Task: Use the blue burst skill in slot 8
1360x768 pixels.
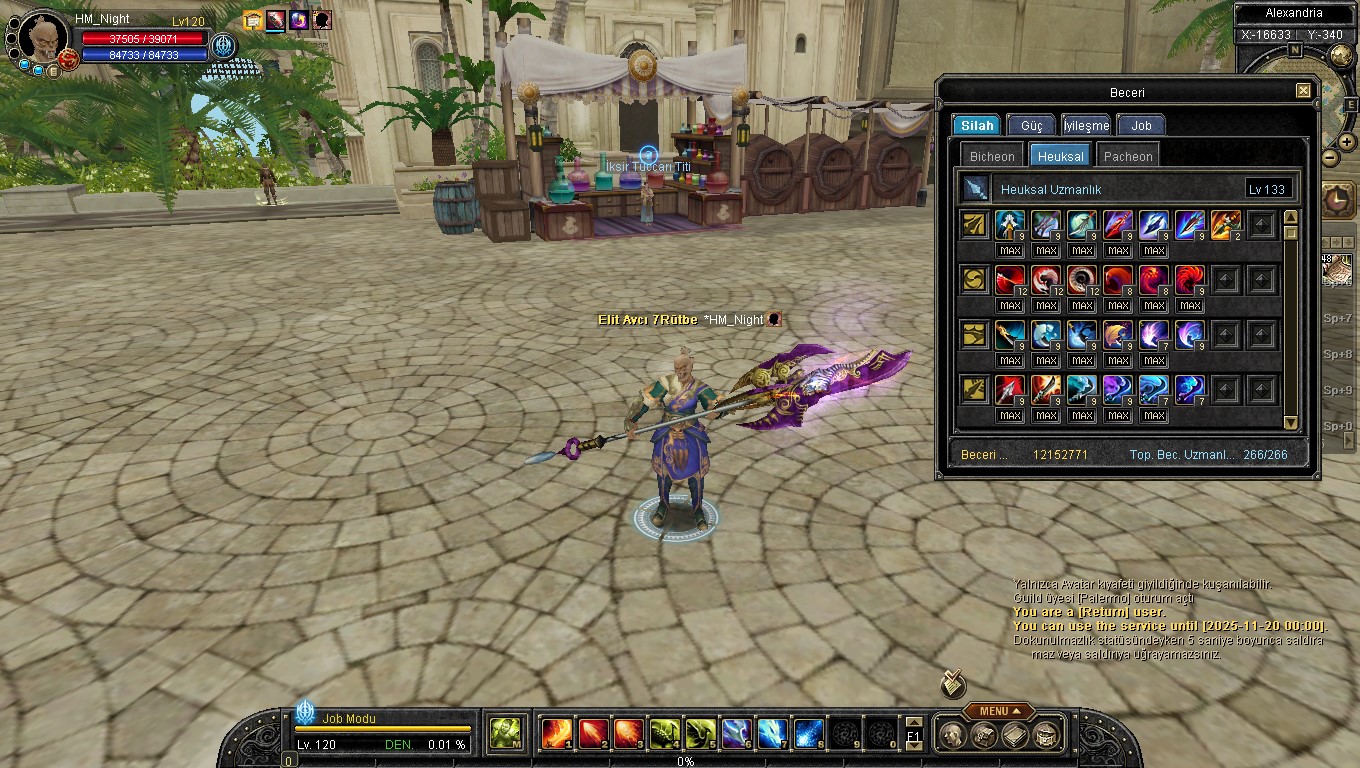Action: point(808,734)
